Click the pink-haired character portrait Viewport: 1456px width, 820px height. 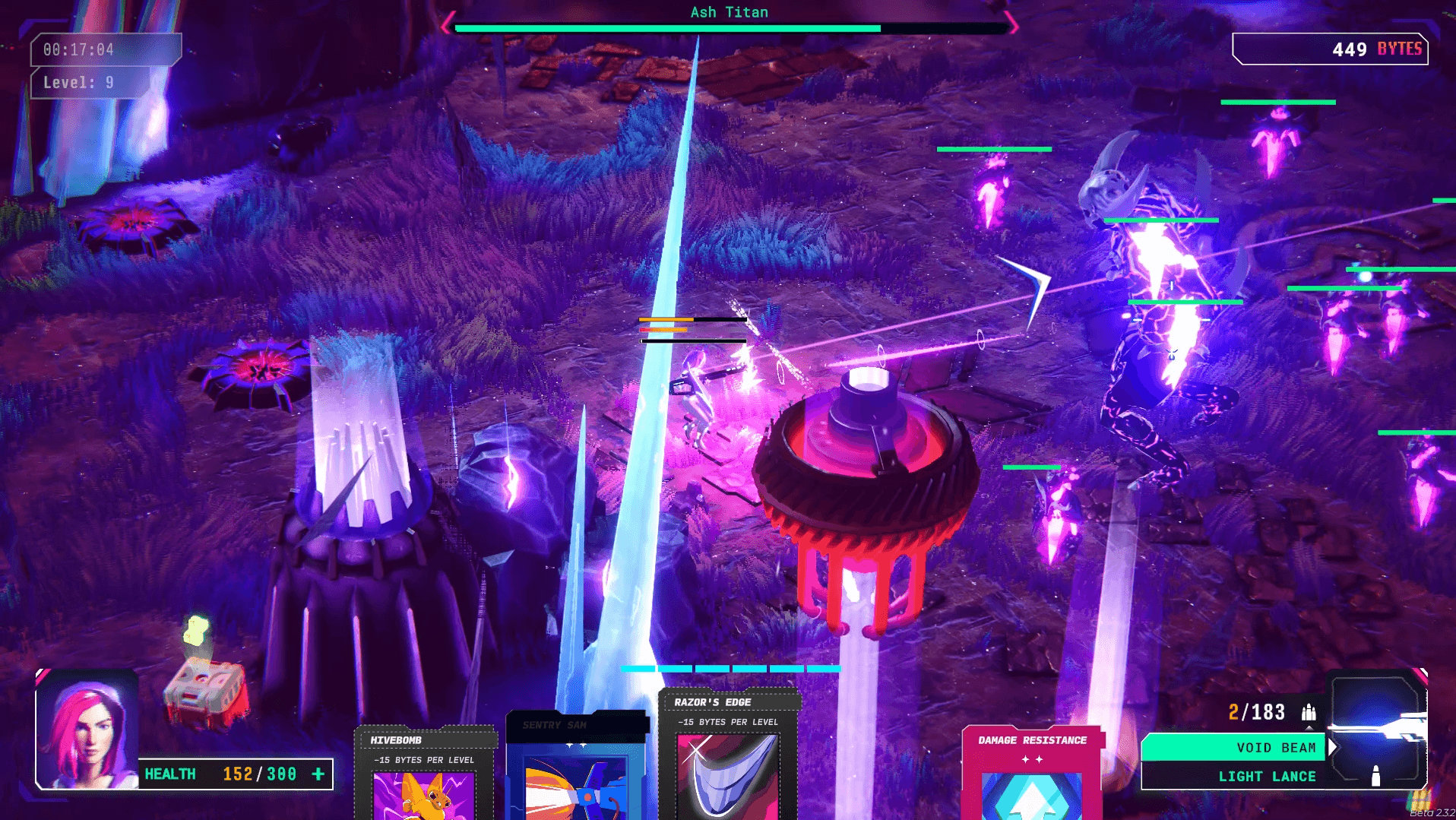pos(87,730)
